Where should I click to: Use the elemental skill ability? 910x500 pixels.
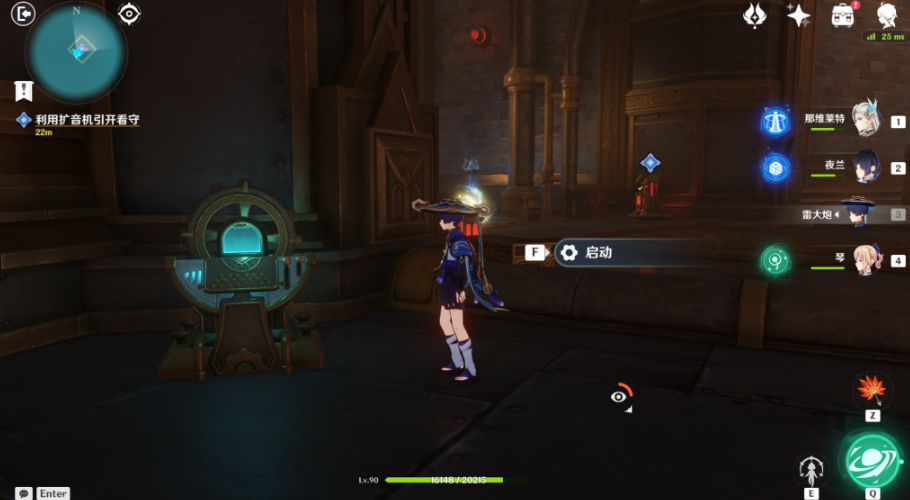[811, 469]
